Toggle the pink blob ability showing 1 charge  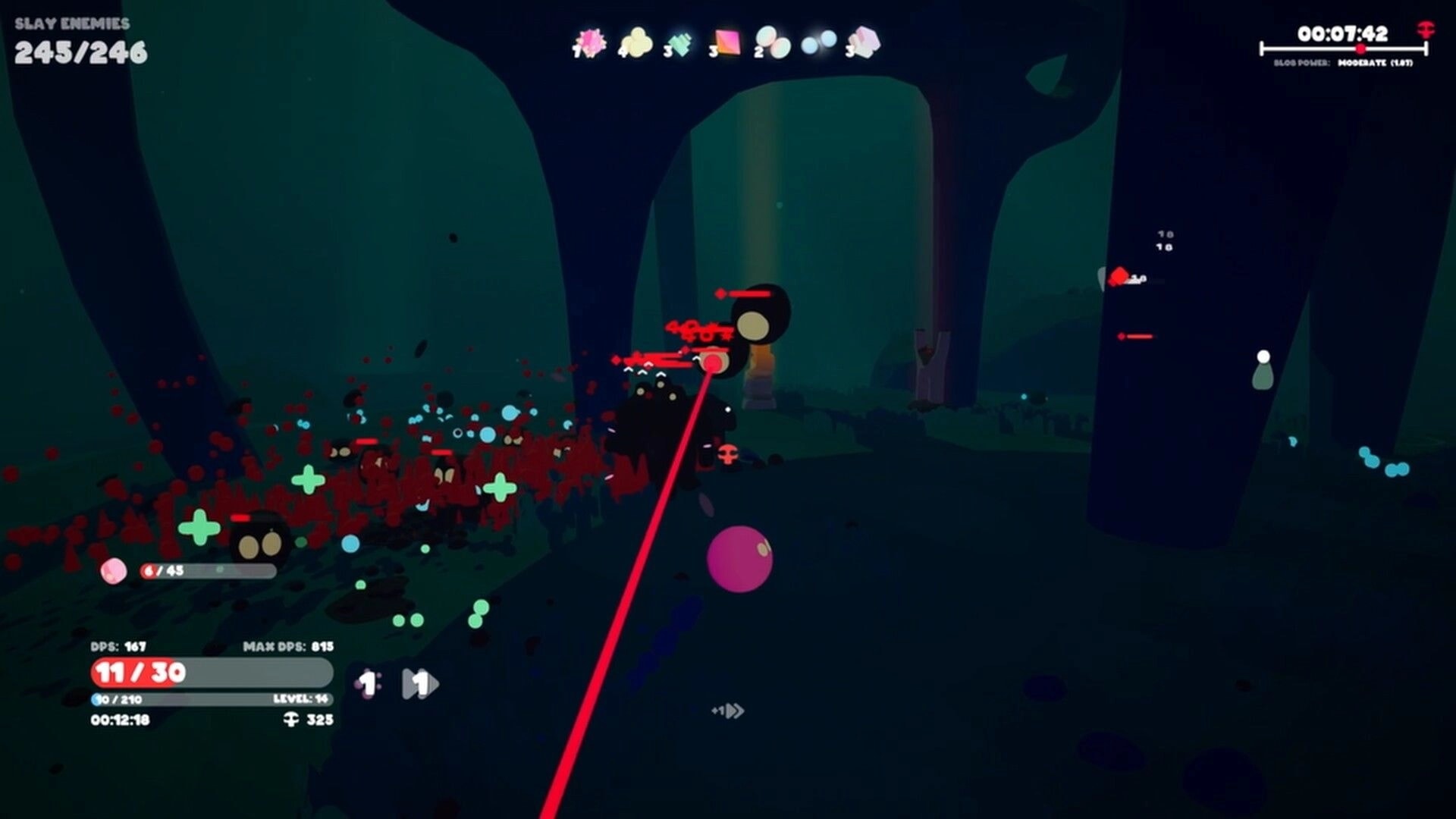click(367, 682)
